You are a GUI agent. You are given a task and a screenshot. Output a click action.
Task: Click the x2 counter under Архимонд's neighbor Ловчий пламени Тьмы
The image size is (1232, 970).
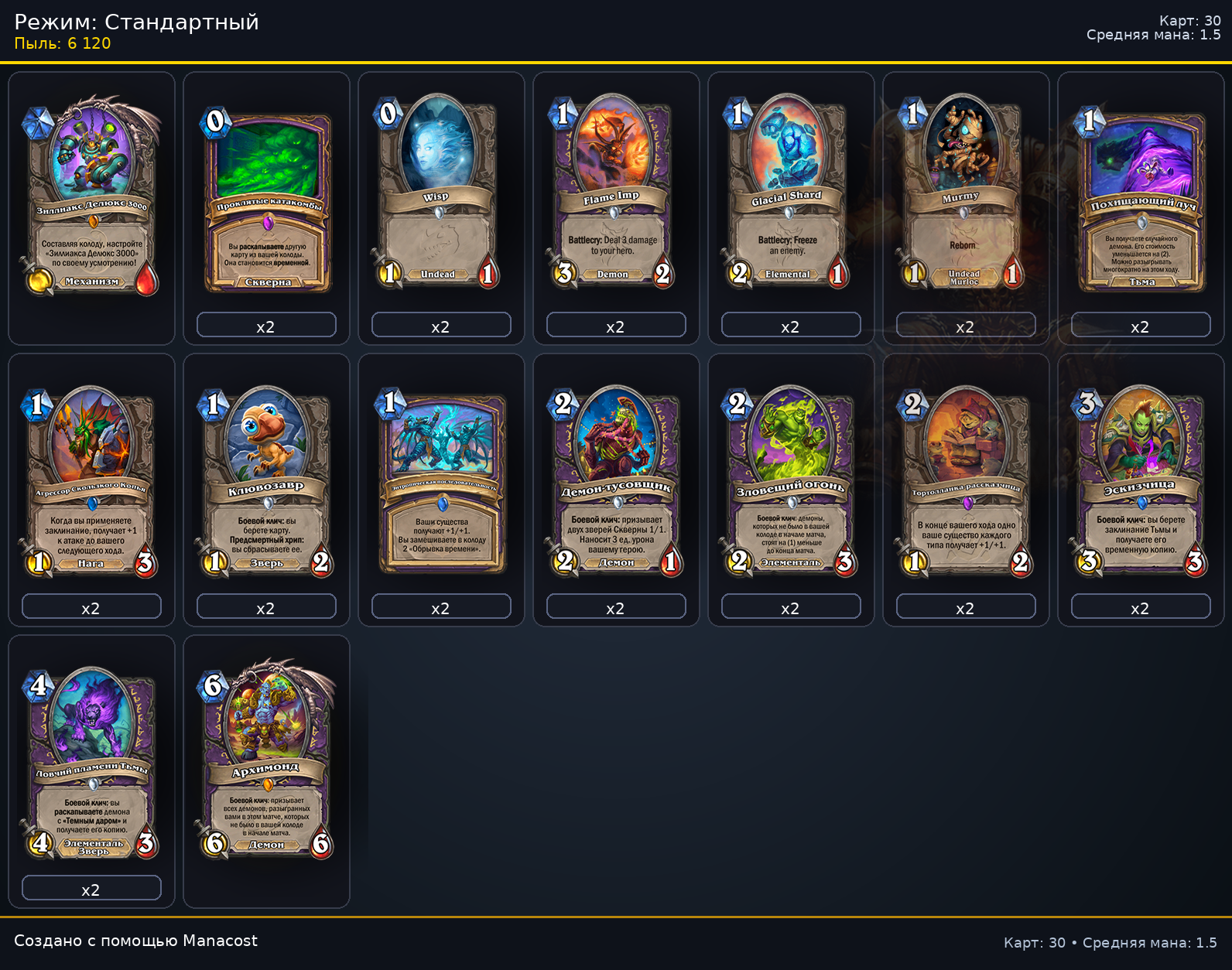tap(91, 888)
